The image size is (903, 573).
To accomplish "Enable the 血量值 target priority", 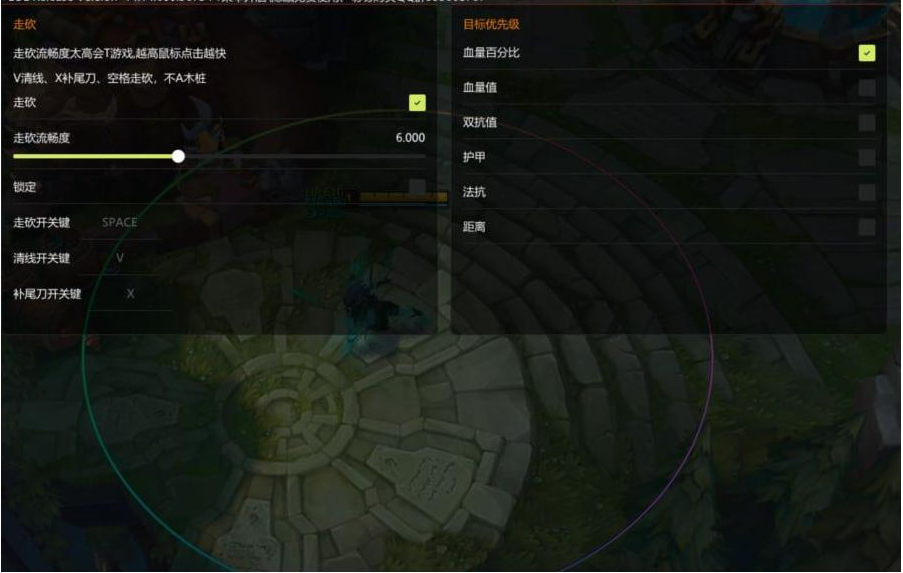I will tap(866, 88).
